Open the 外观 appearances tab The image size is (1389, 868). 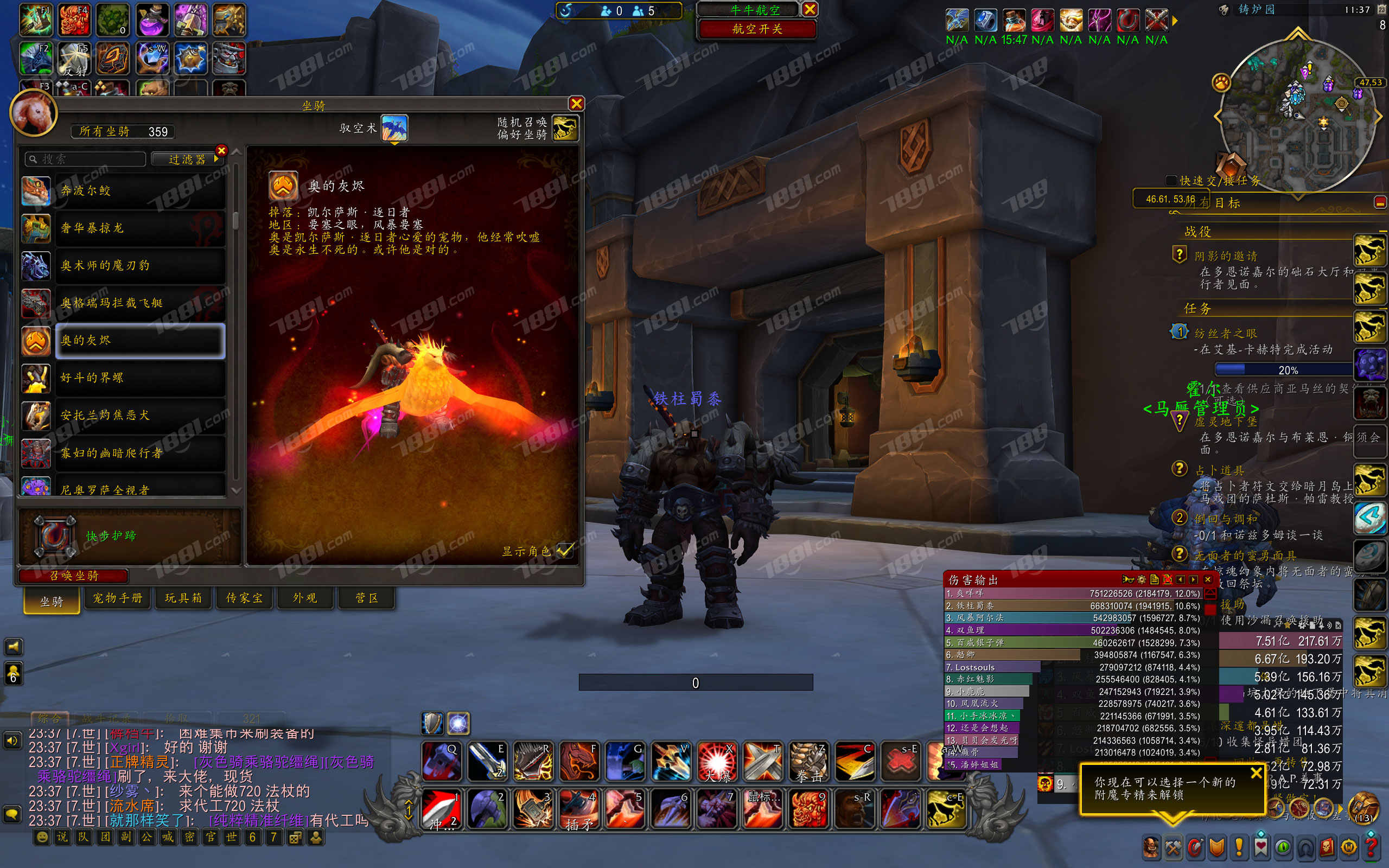(x=305, y=598)
